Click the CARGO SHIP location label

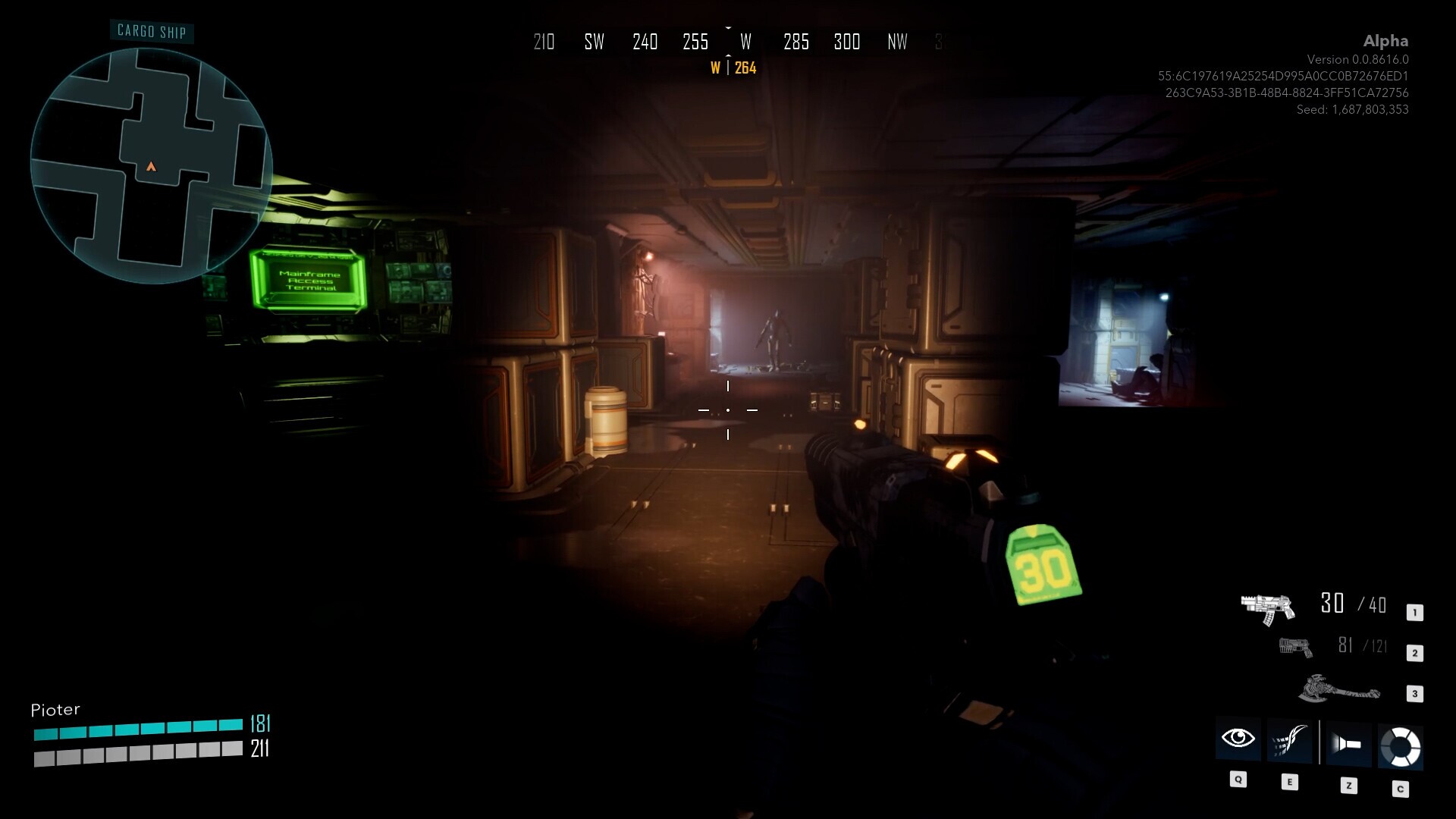[x=151, y=32]
